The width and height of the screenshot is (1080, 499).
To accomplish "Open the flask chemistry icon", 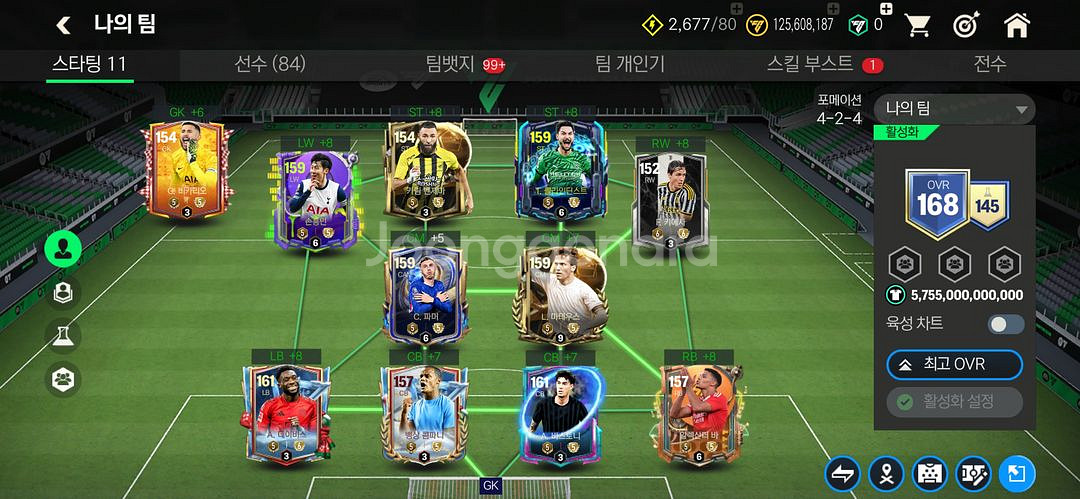I will point(63,335).
